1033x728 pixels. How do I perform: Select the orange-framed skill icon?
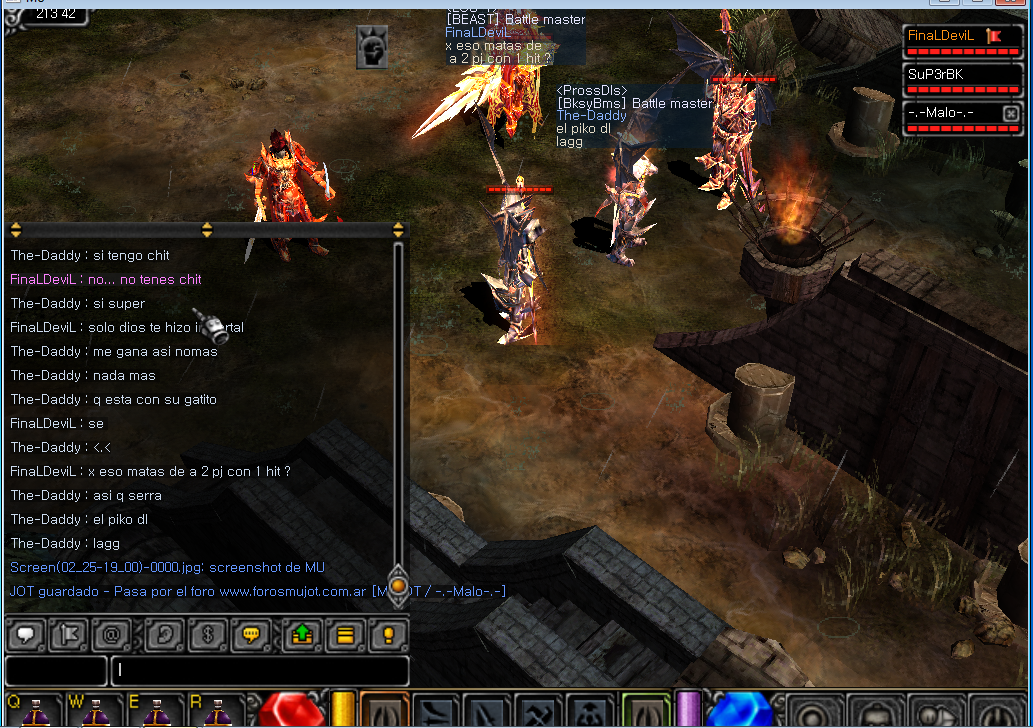pyautogui.click(x=384, y=712)
